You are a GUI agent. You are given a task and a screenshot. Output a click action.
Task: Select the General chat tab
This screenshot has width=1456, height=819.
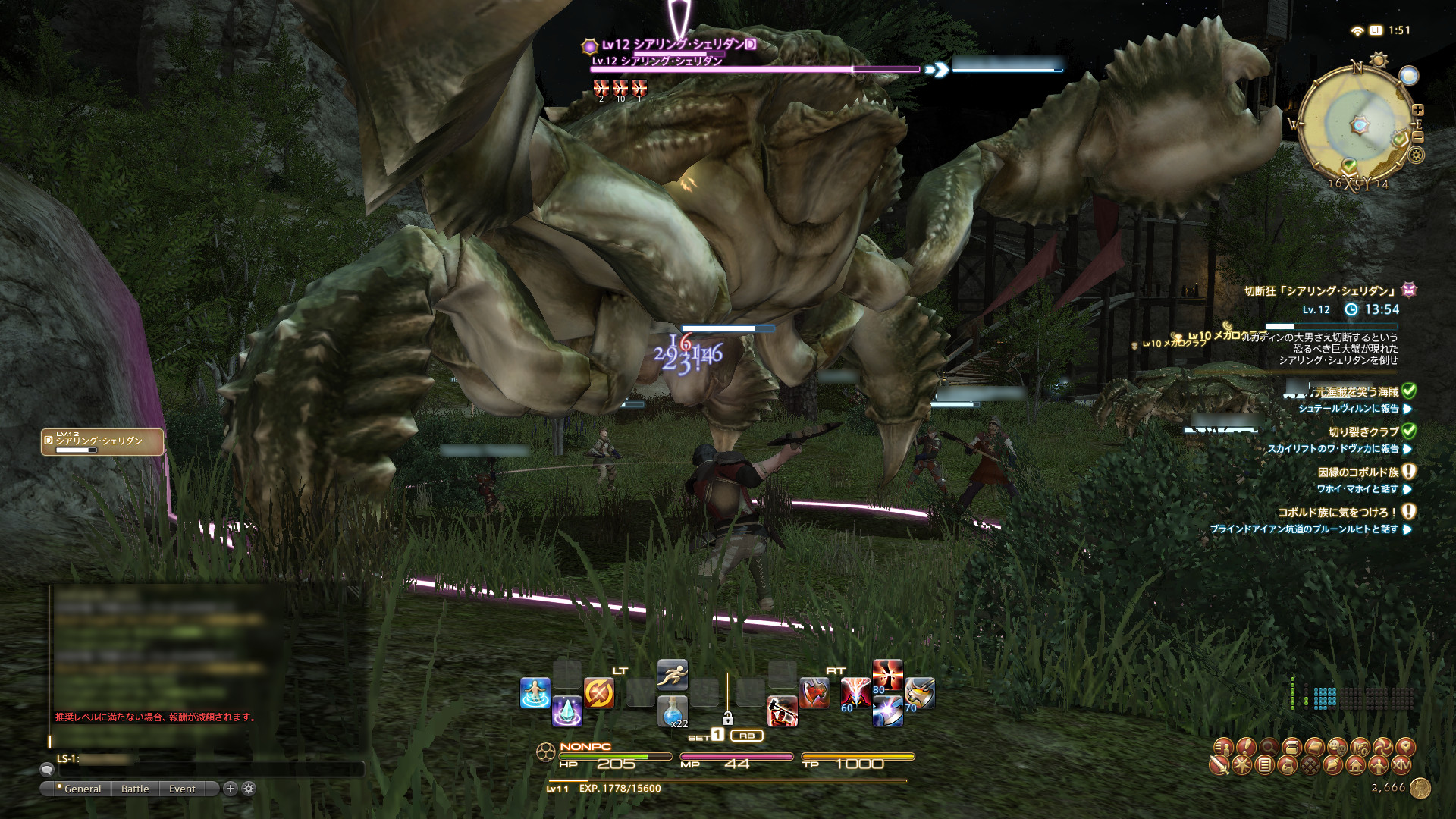tap(82, 789)
